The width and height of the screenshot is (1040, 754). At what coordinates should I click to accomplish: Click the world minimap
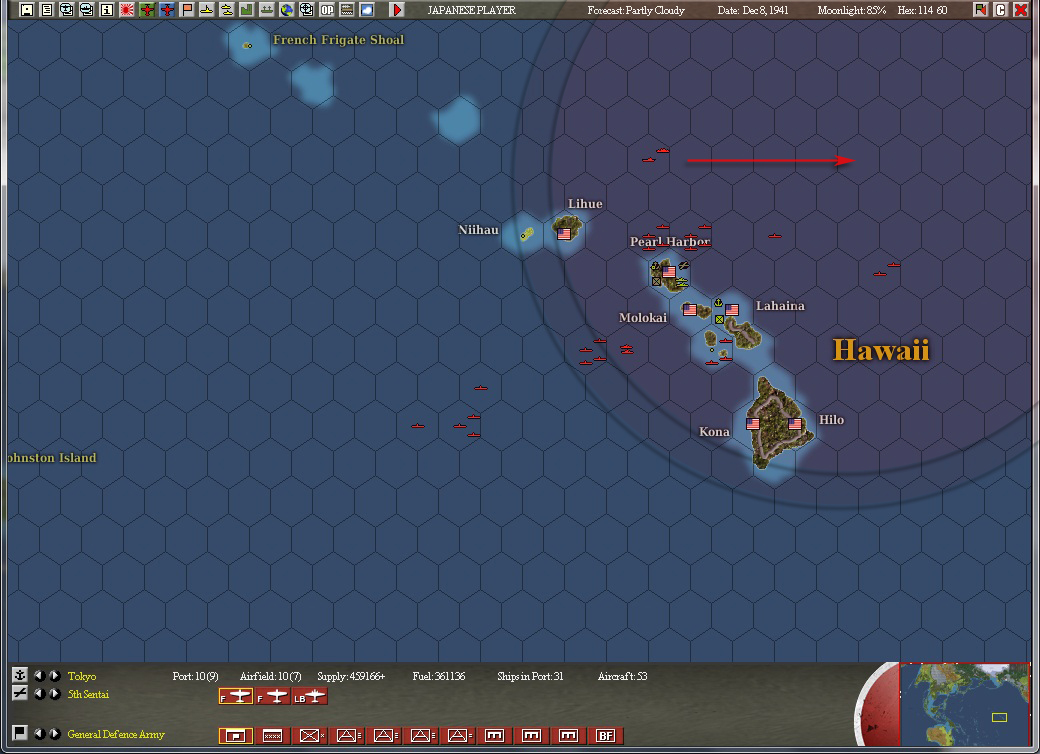(965, 706)
